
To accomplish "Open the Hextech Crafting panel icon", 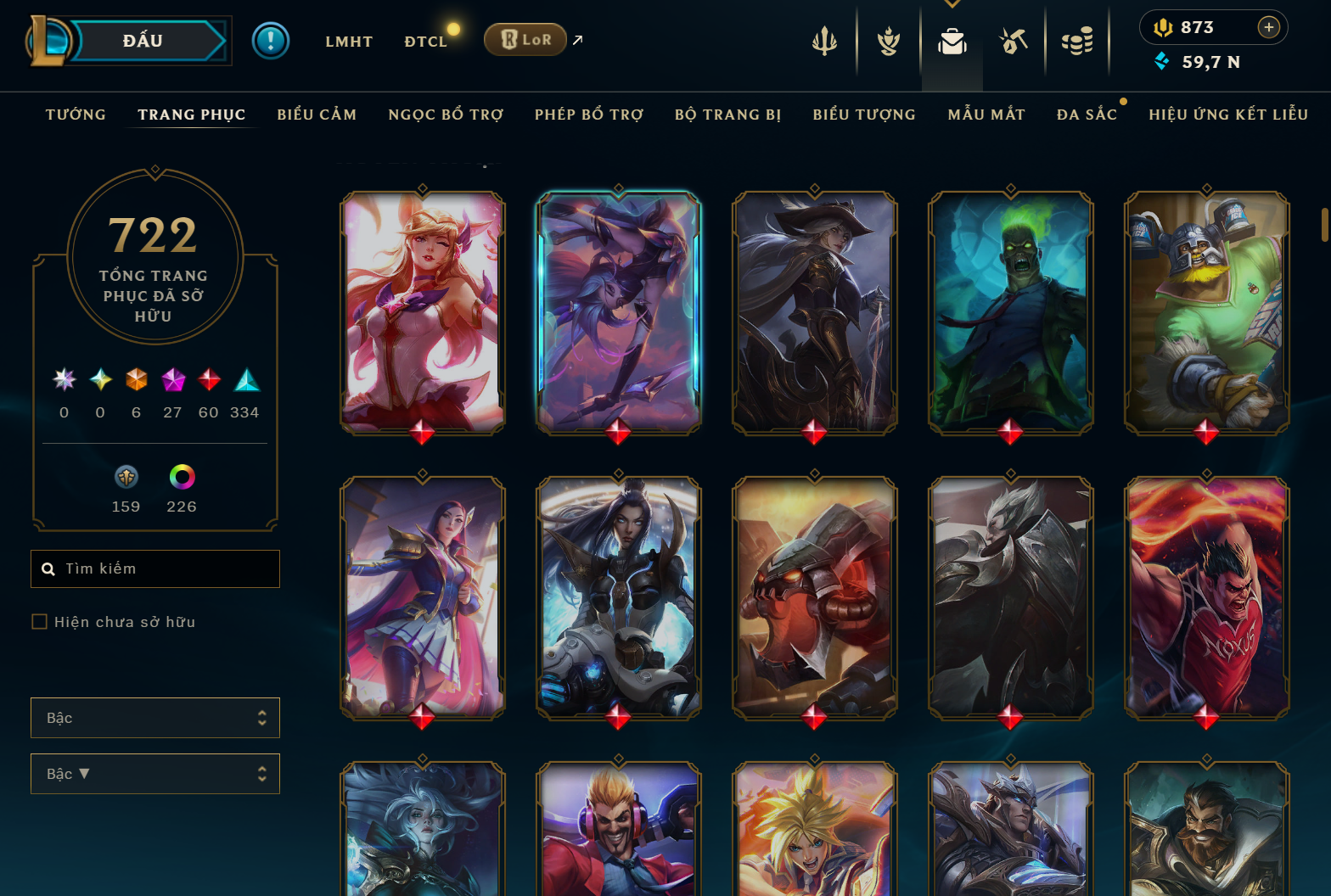I will click(1013, 40).
